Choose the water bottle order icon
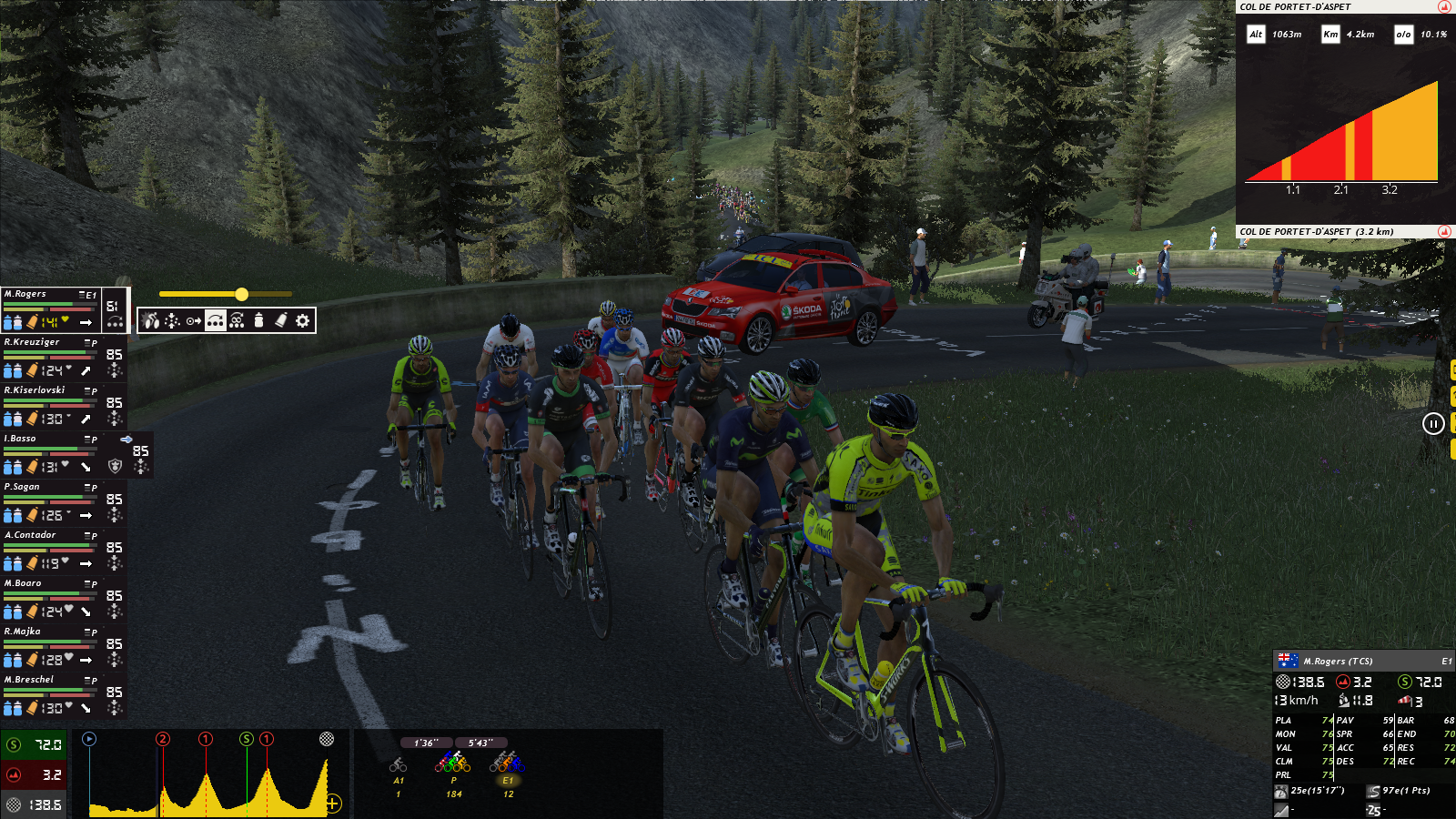 tap(259, 320)
